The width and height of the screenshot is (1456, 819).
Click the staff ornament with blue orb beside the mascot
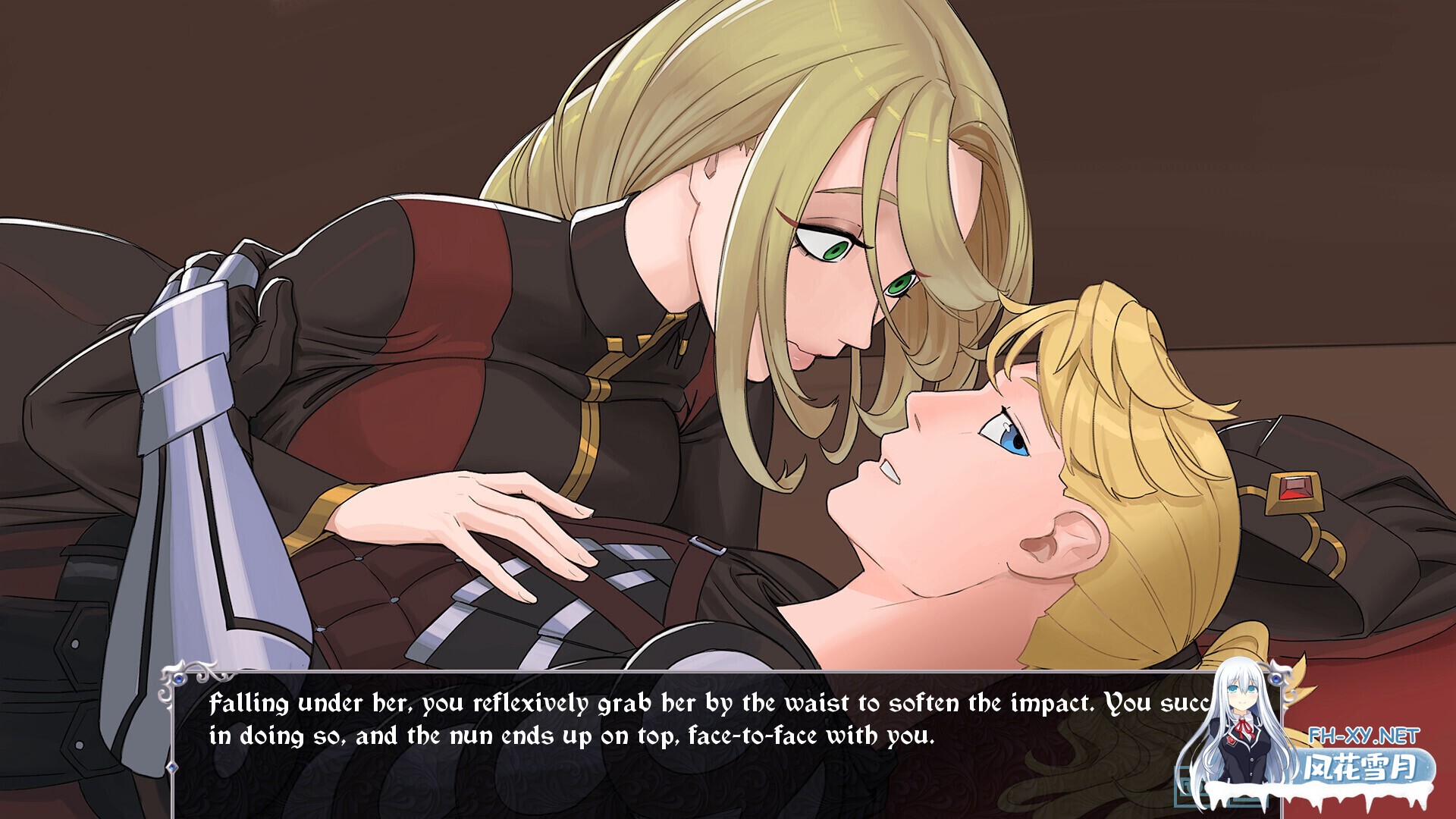(1276, 679)
